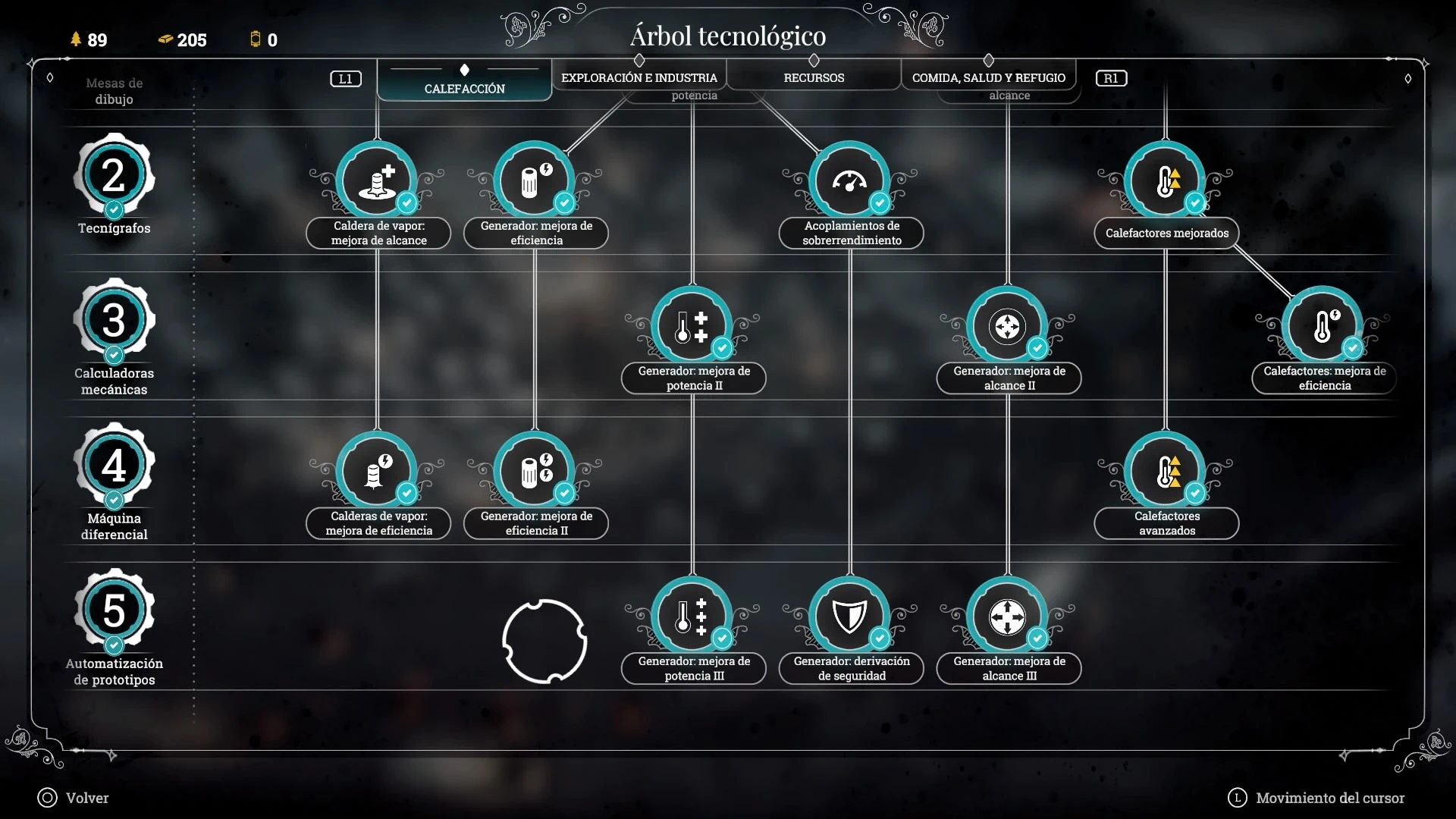Select the Tecnígrafos tier 2 gear
Image resolution: width=1456 pixels, height=819 pixels.
(x=114, y=176)
